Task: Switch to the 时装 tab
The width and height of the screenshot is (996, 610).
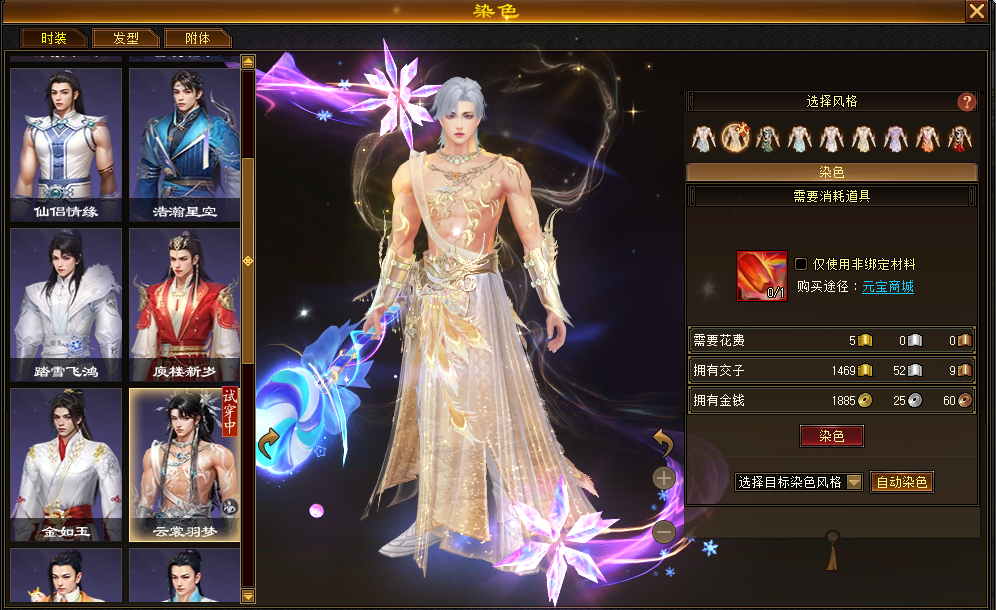Action: (x=54, y=38)
